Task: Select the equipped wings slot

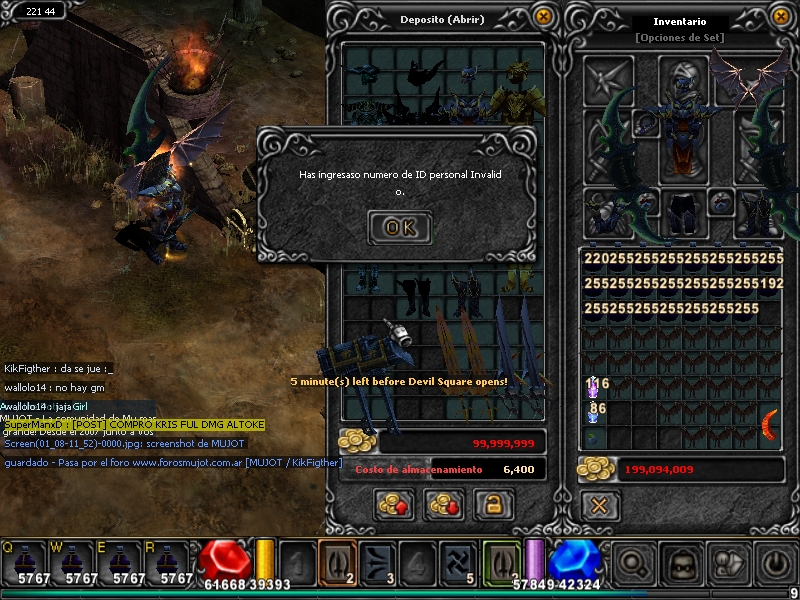Action: point(759,78)
